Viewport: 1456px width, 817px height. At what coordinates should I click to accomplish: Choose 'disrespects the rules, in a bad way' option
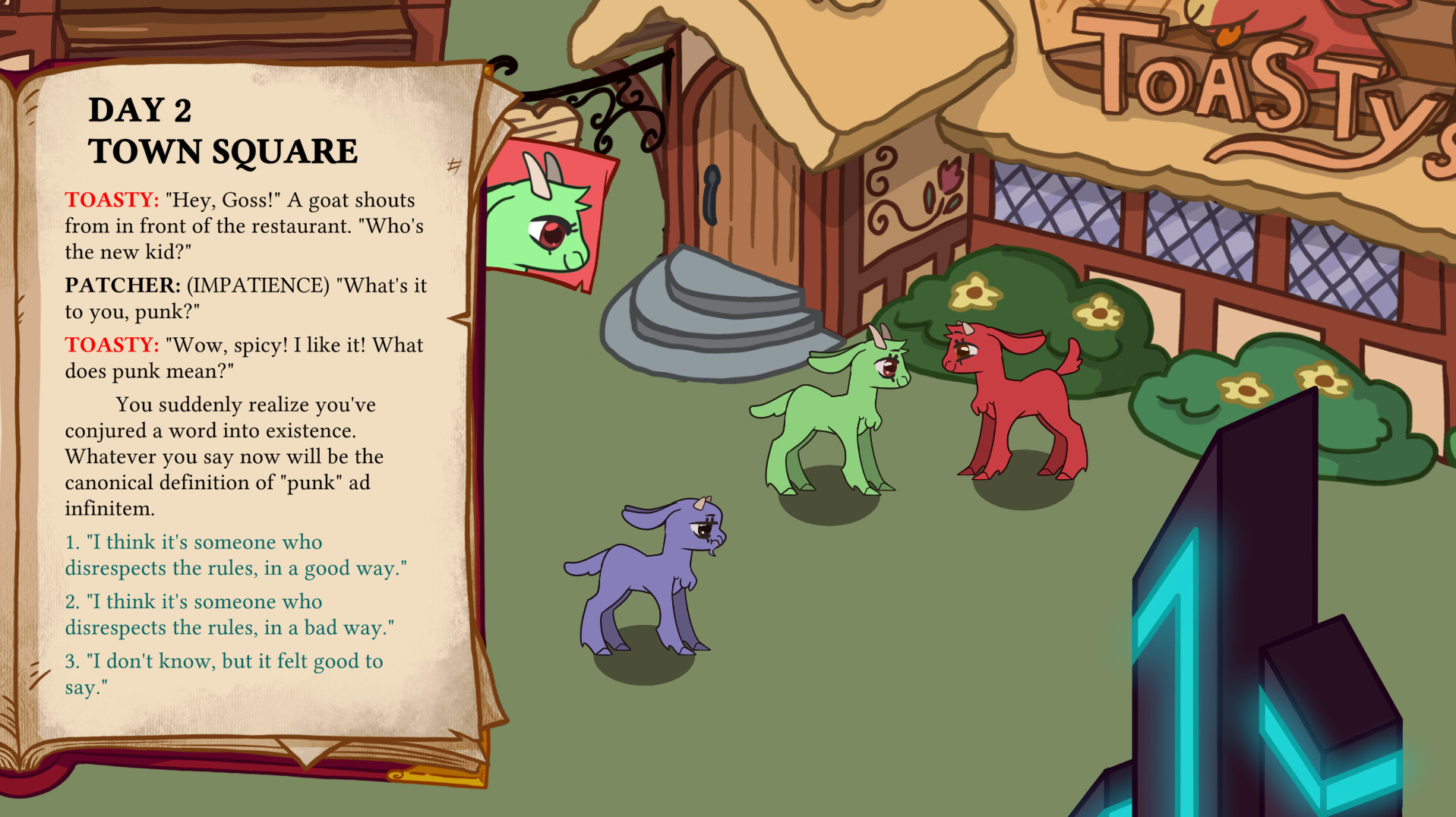[x=232, y=615]
